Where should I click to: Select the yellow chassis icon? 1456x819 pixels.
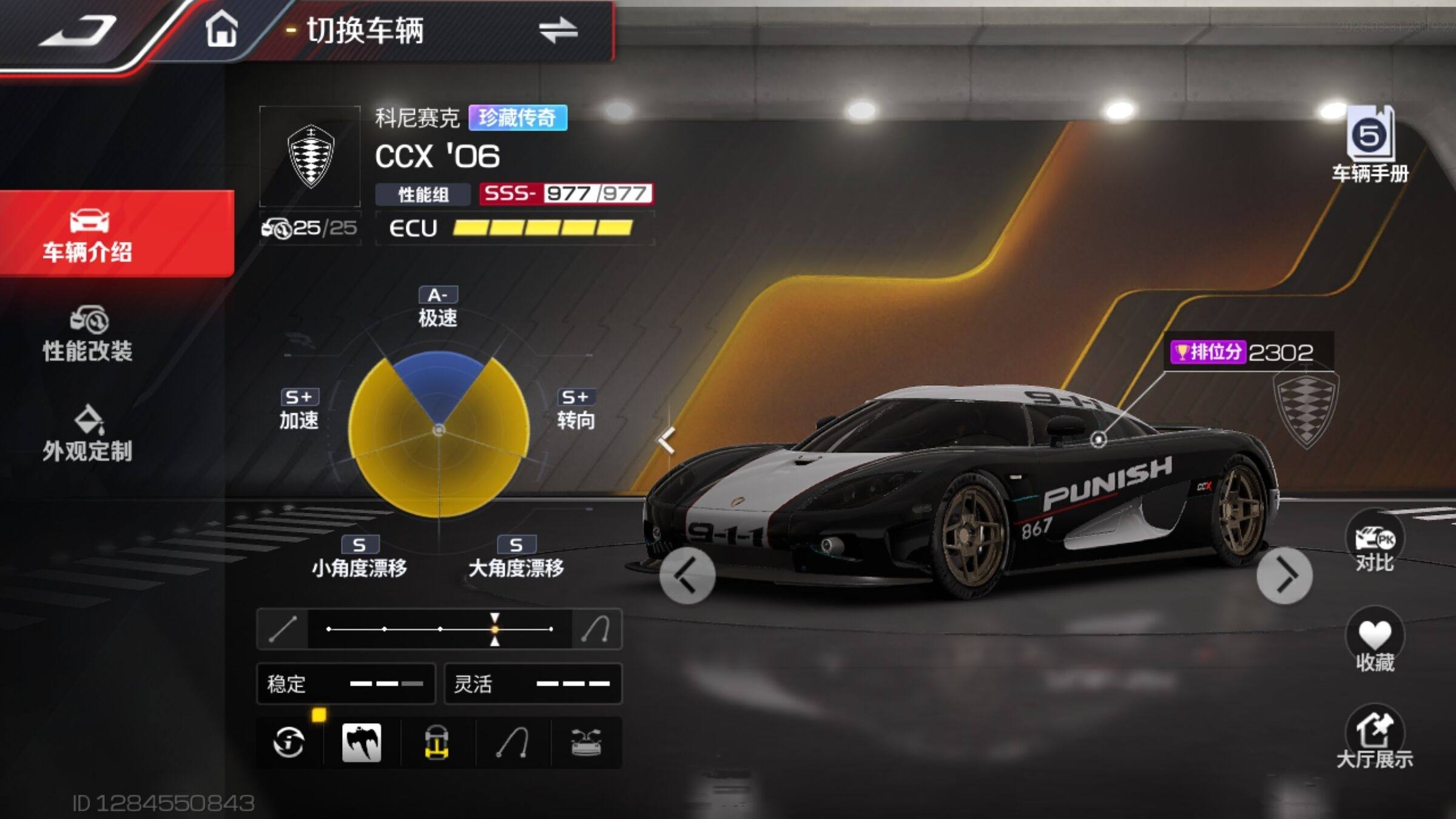click(437, 743)
